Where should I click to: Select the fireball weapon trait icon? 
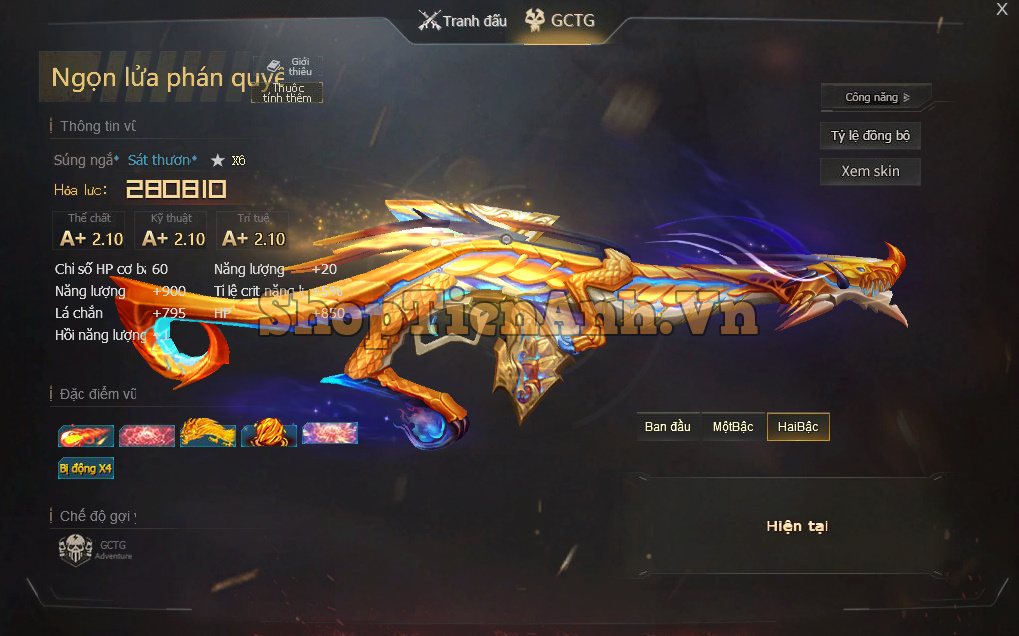coord(85,435)
